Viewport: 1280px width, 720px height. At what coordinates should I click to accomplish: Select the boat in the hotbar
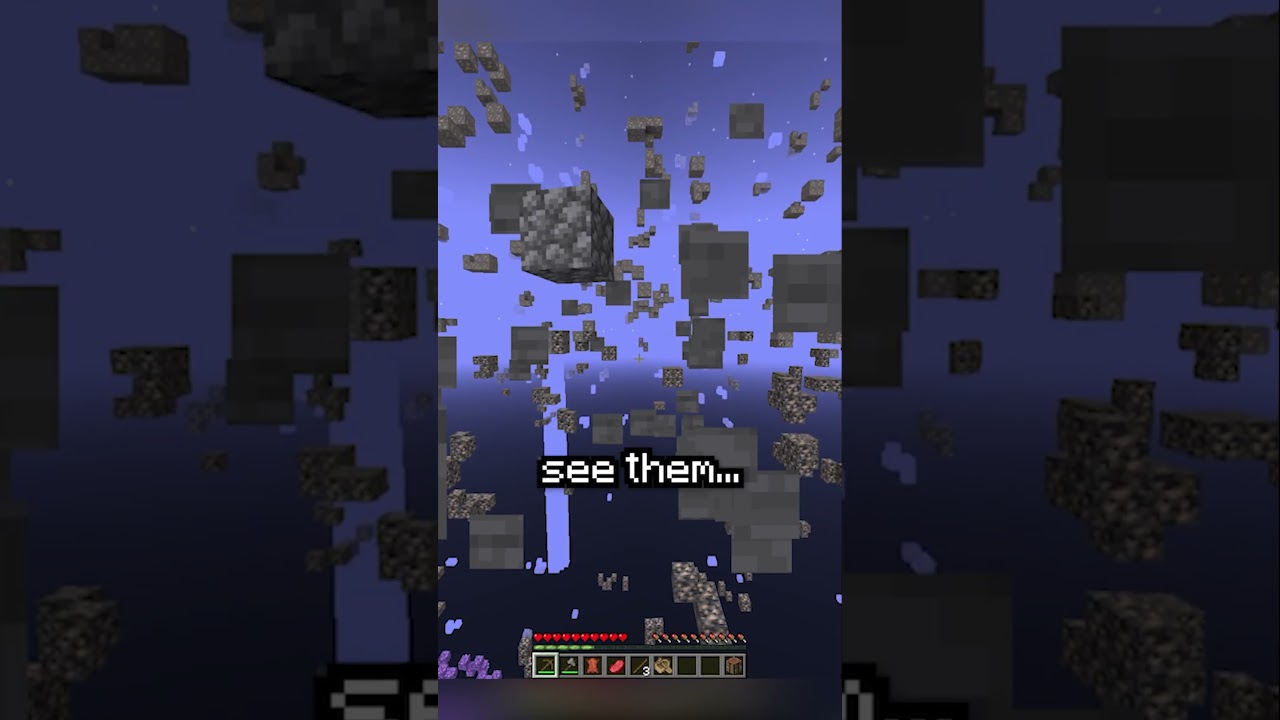[x=663, y=665]
